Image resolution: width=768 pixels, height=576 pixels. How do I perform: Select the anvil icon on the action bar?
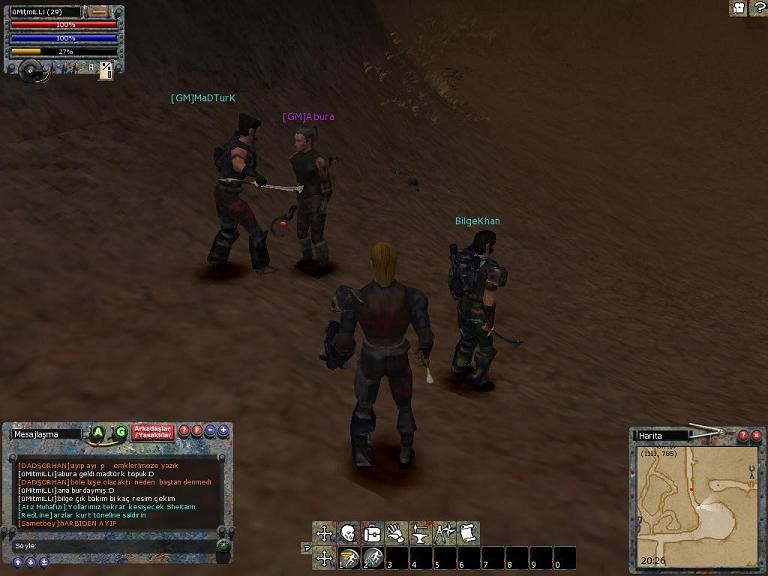[x=420, y=533]
